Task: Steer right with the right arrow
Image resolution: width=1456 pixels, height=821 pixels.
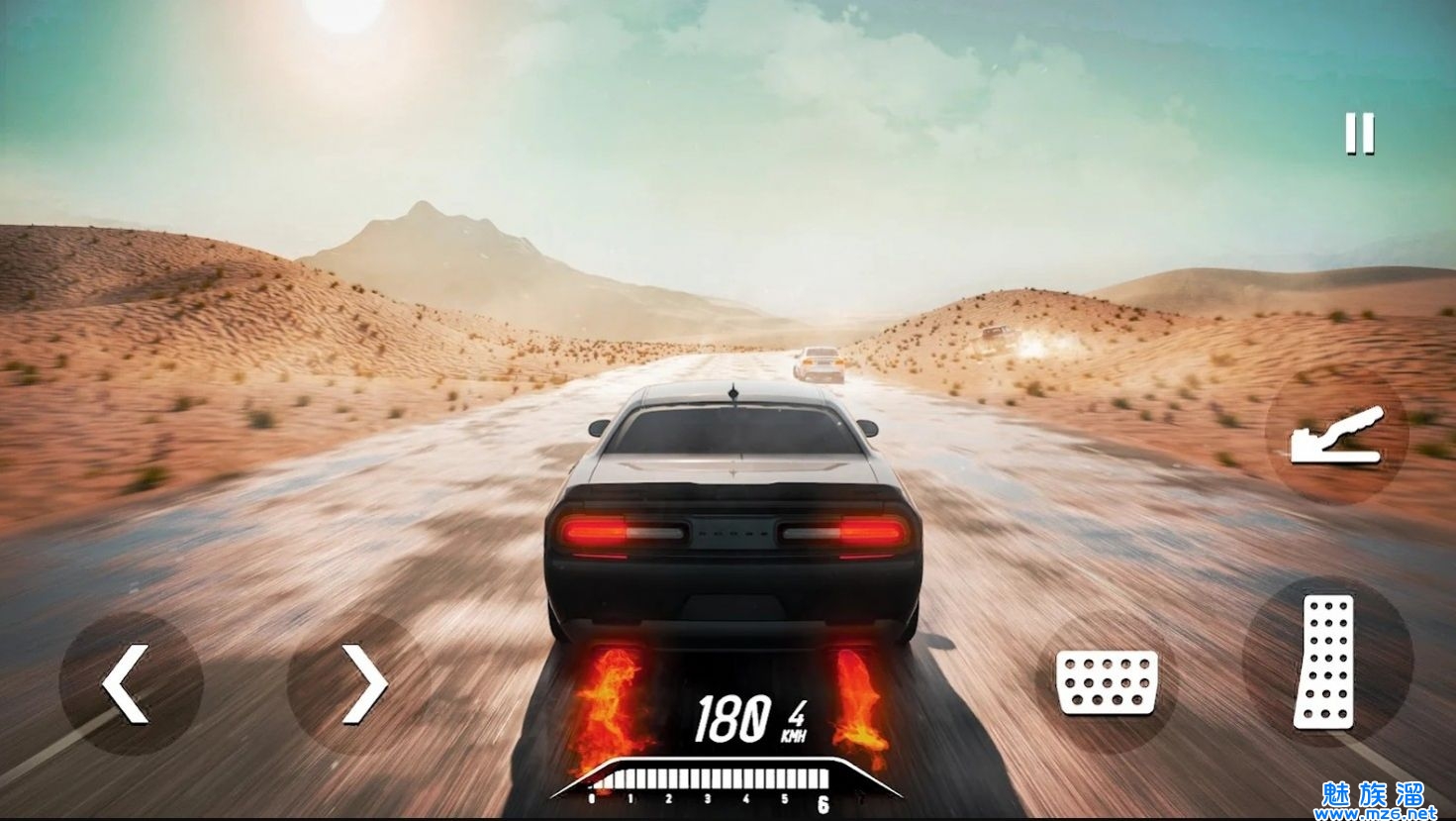Action: click(360, 682)
